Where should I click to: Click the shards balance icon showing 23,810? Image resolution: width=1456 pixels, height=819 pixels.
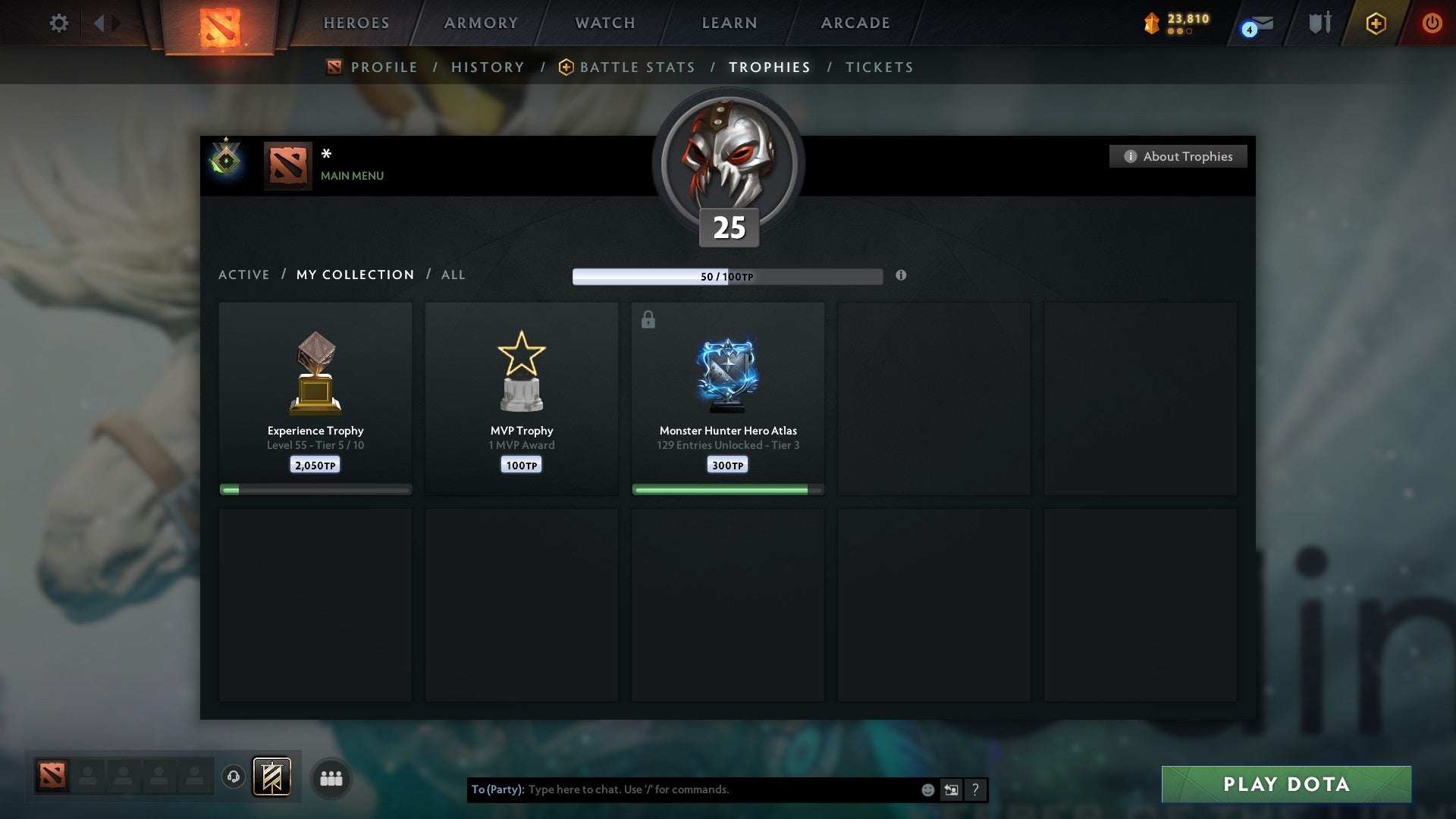click(1150, 23)
